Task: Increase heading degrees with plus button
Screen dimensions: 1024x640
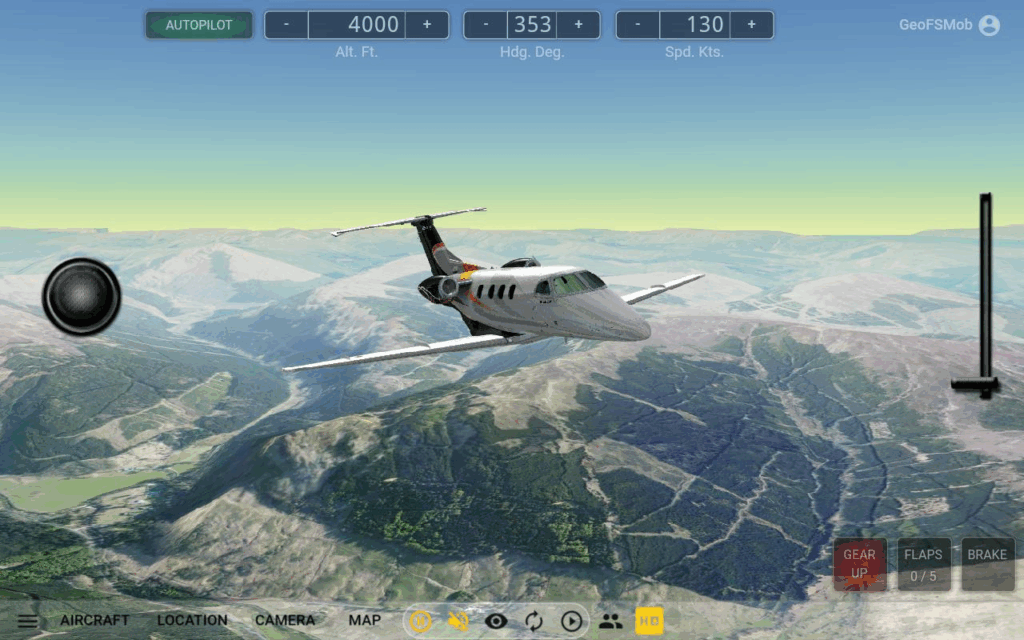Action: [x=578, y=25]
